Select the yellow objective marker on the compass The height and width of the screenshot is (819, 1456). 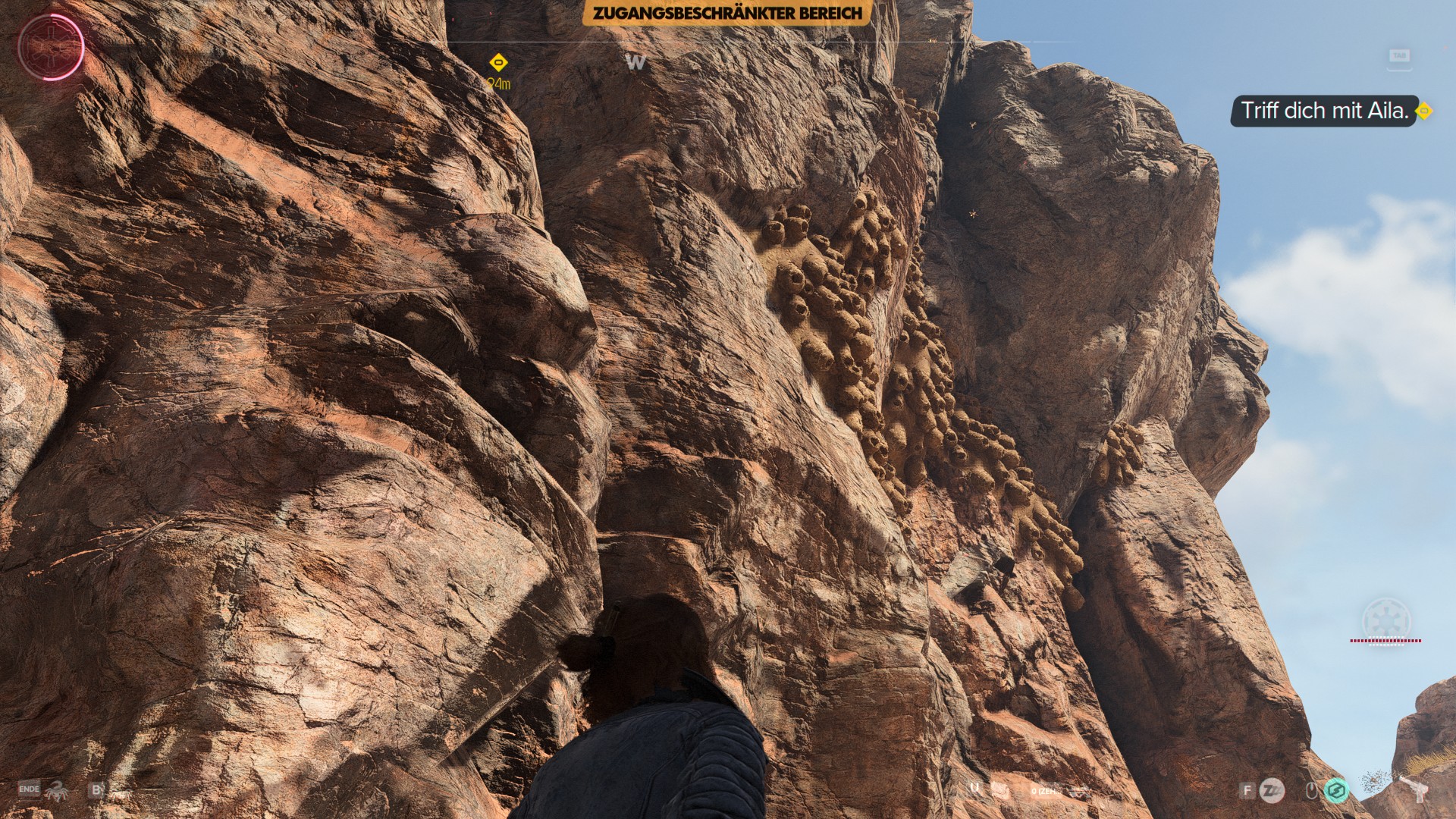(x=498, y=62)
